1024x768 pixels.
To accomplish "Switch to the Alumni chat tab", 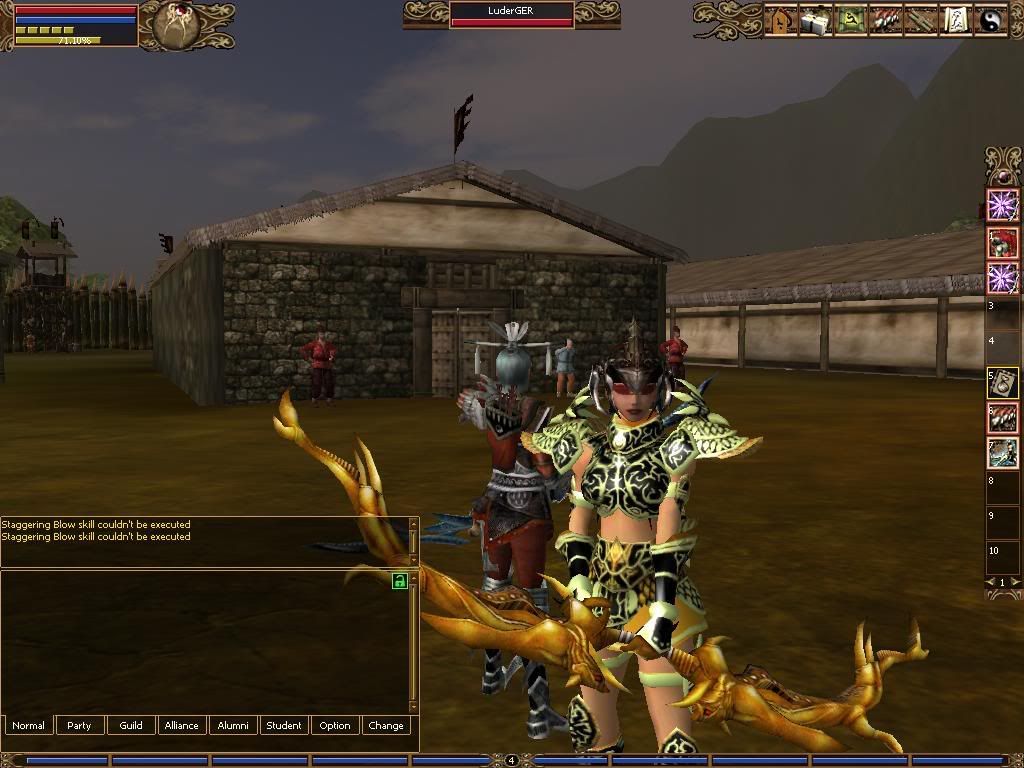I will pos(233,725).
